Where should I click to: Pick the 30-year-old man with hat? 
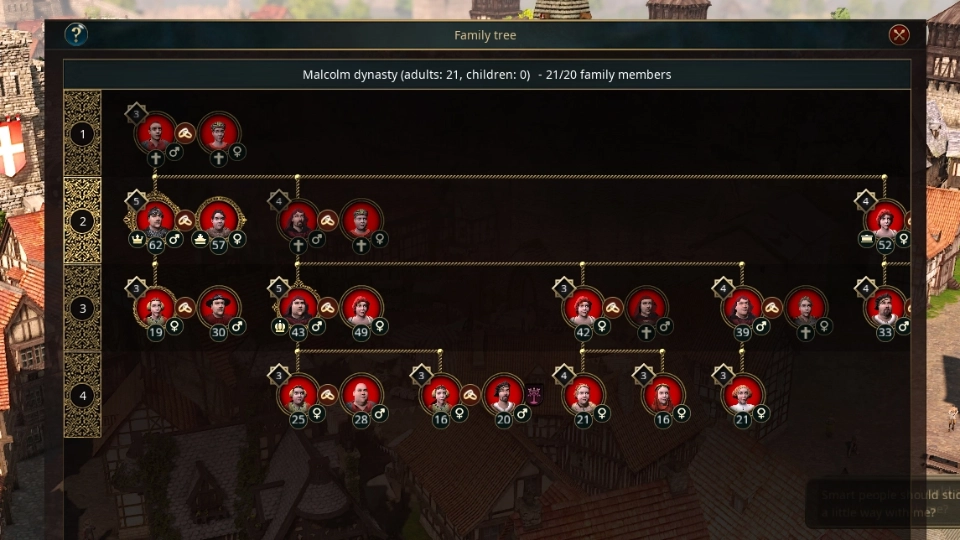pyautogui.click(x=219, y=307)
